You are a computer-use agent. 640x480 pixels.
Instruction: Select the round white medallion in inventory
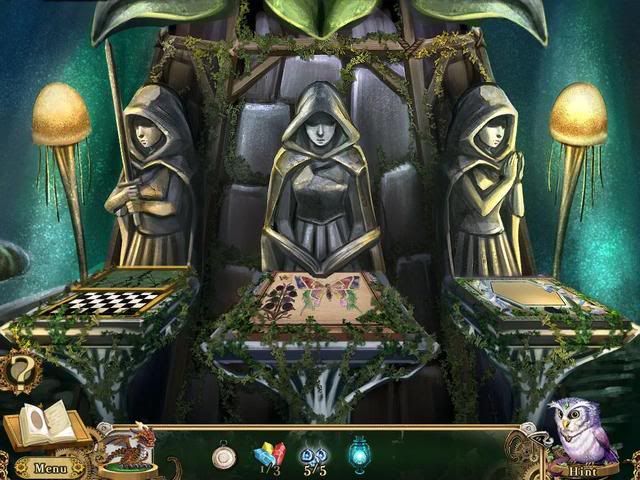point(225,455)
